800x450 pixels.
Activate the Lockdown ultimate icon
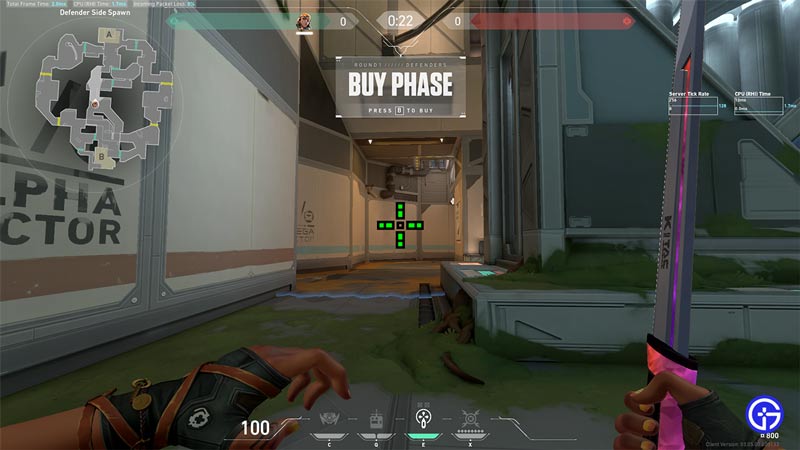469,420
